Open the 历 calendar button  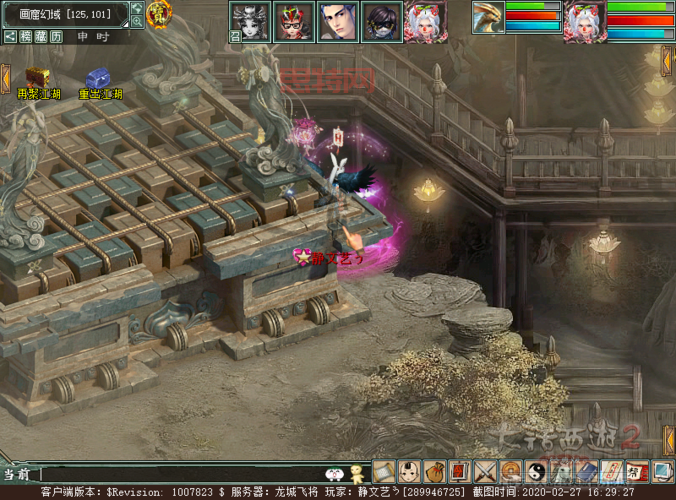tap(56, 36)
